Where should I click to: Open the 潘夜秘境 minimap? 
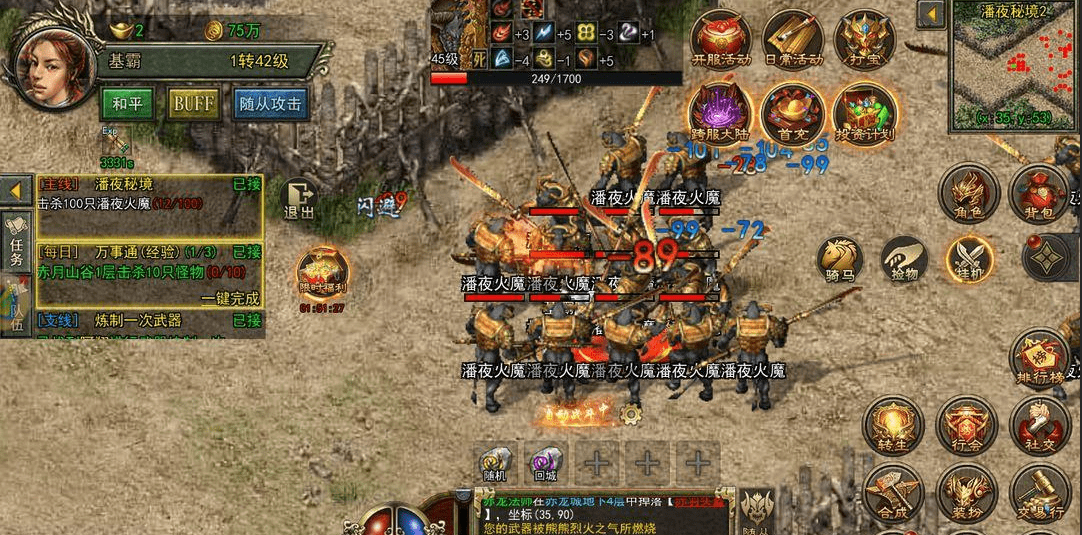point(1014,65)
